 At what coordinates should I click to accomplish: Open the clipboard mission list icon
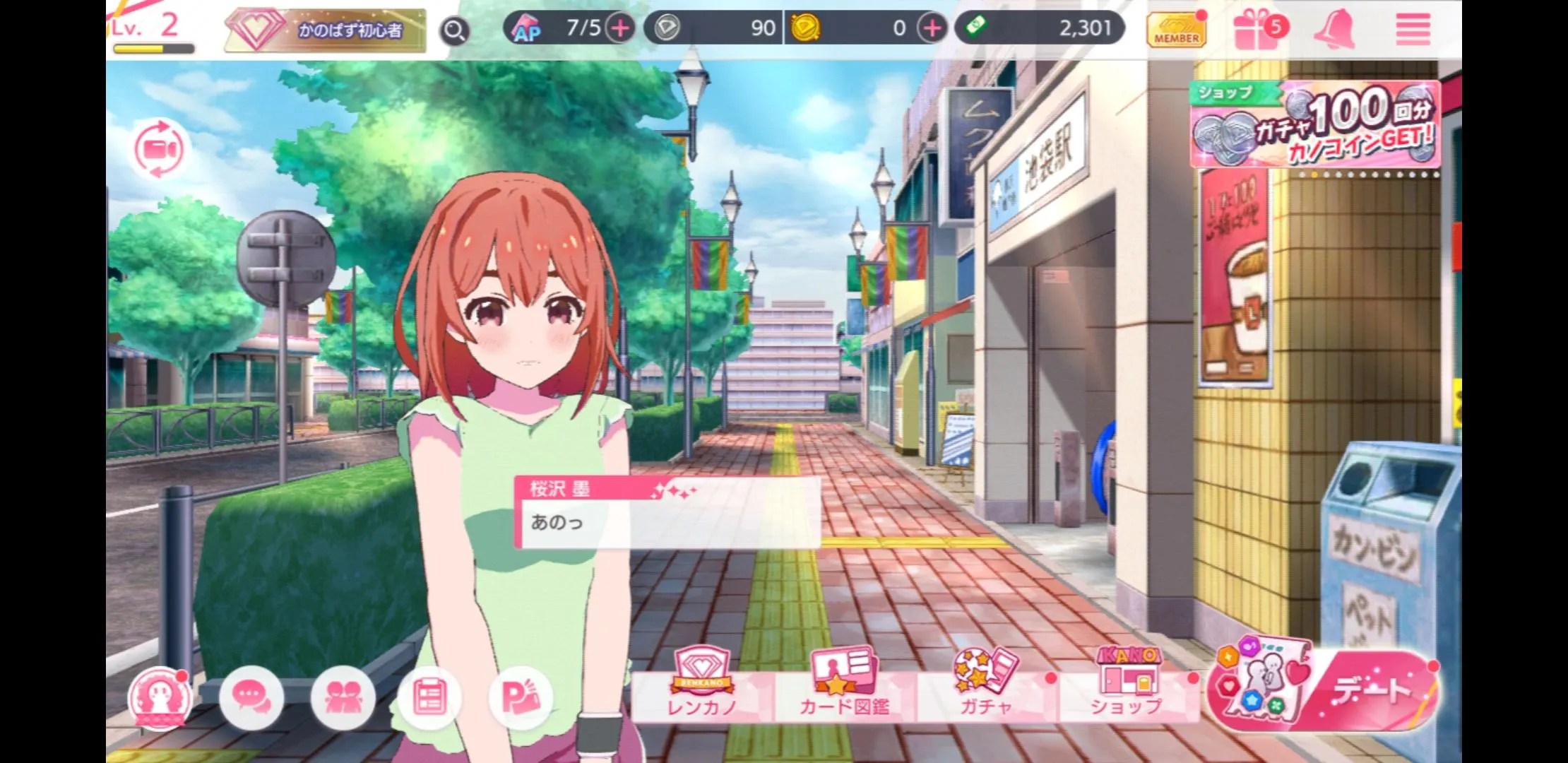pos(429,698)
